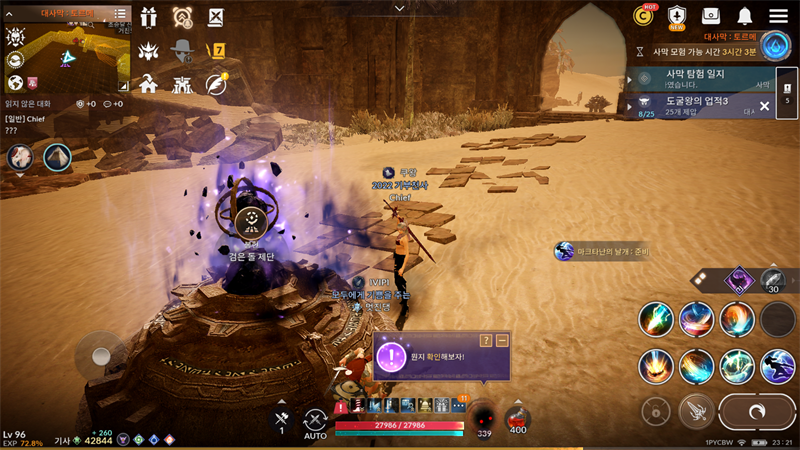
Task: Open the 사막 탐험 일지 quest entry
Action: click(x=700, y=78)
